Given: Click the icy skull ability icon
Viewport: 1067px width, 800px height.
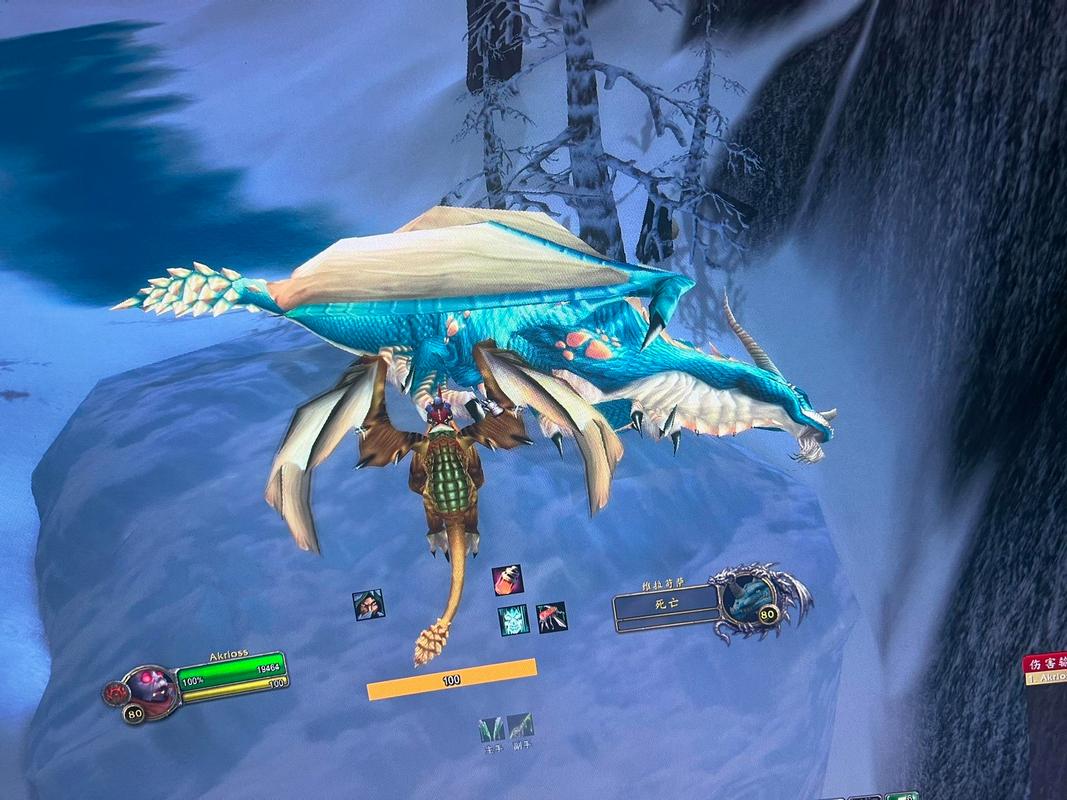Looking at the screenshot, I should [x=513, y=620].
